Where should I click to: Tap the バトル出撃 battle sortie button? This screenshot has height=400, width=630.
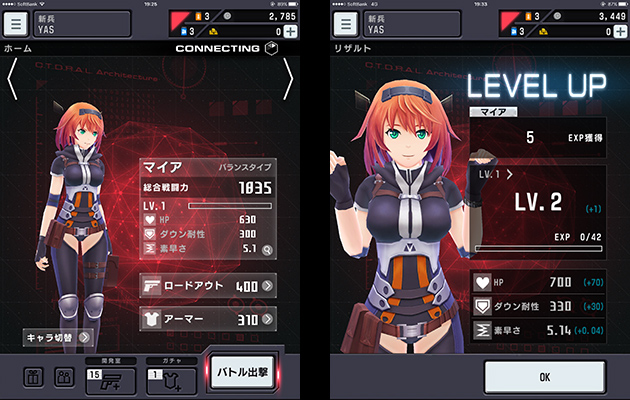point(246,373)
